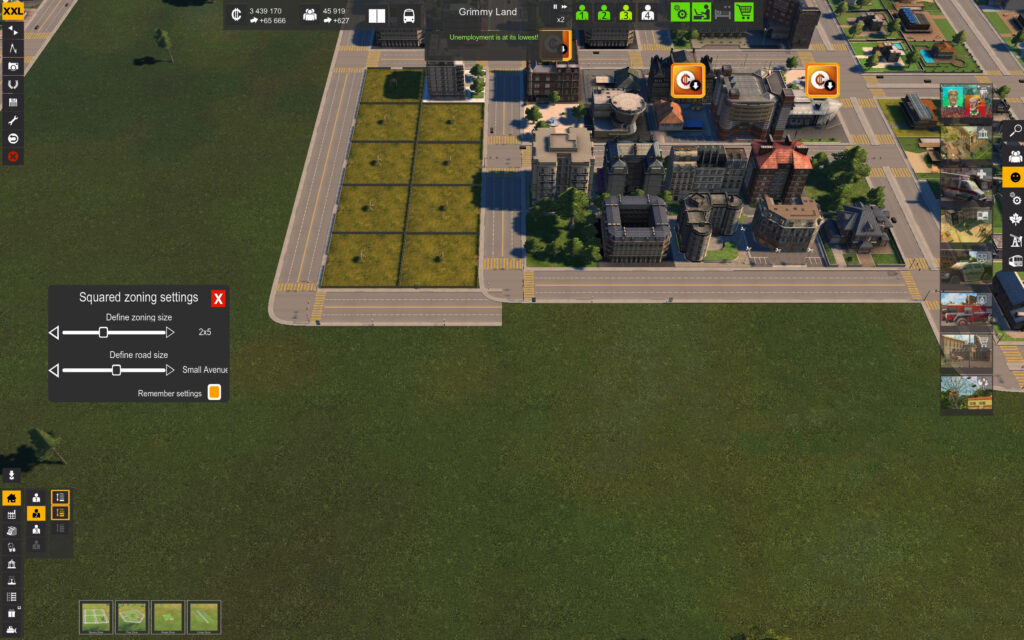Viewport: 1024px width, 640px height.
Task: Select the white citizen class 4 icon
Action: [647, 13]
